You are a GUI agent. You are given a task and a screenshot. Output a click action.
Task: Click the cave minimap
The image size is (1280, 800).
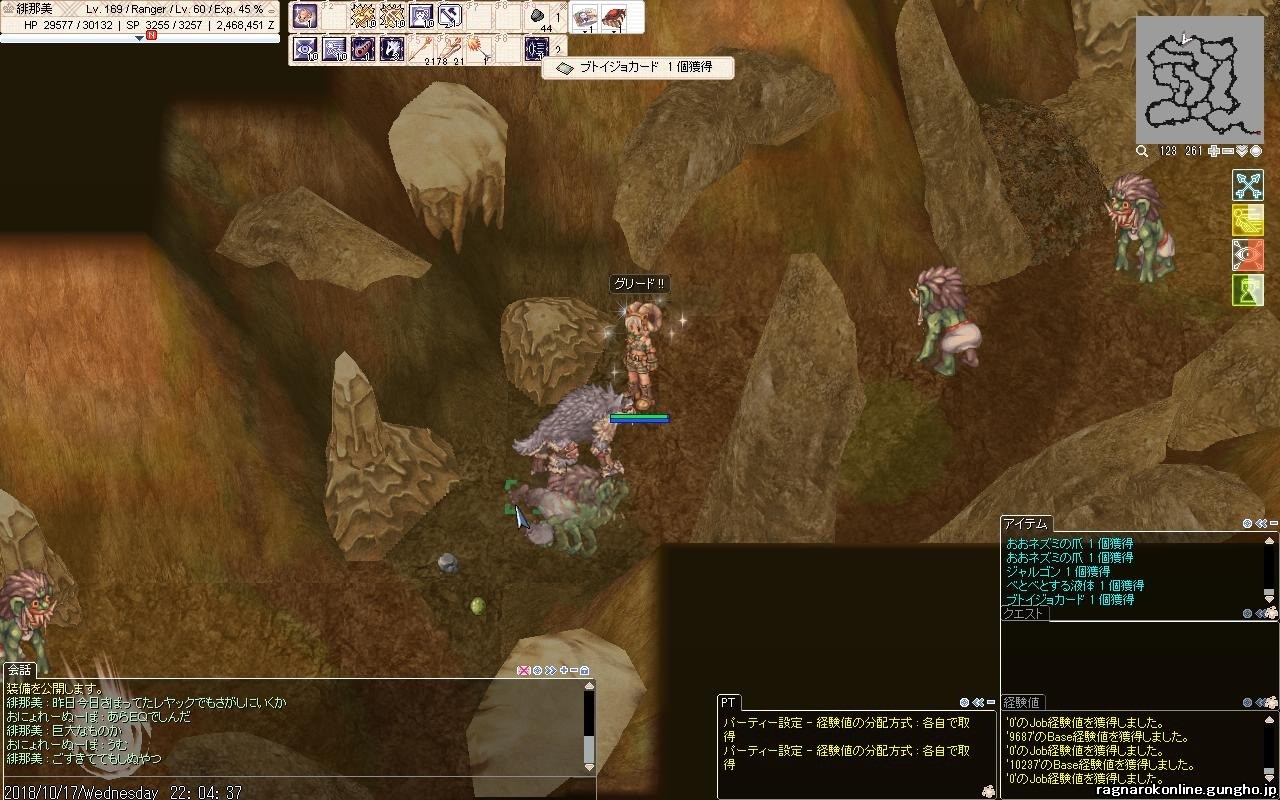(x=1199, y=80)
